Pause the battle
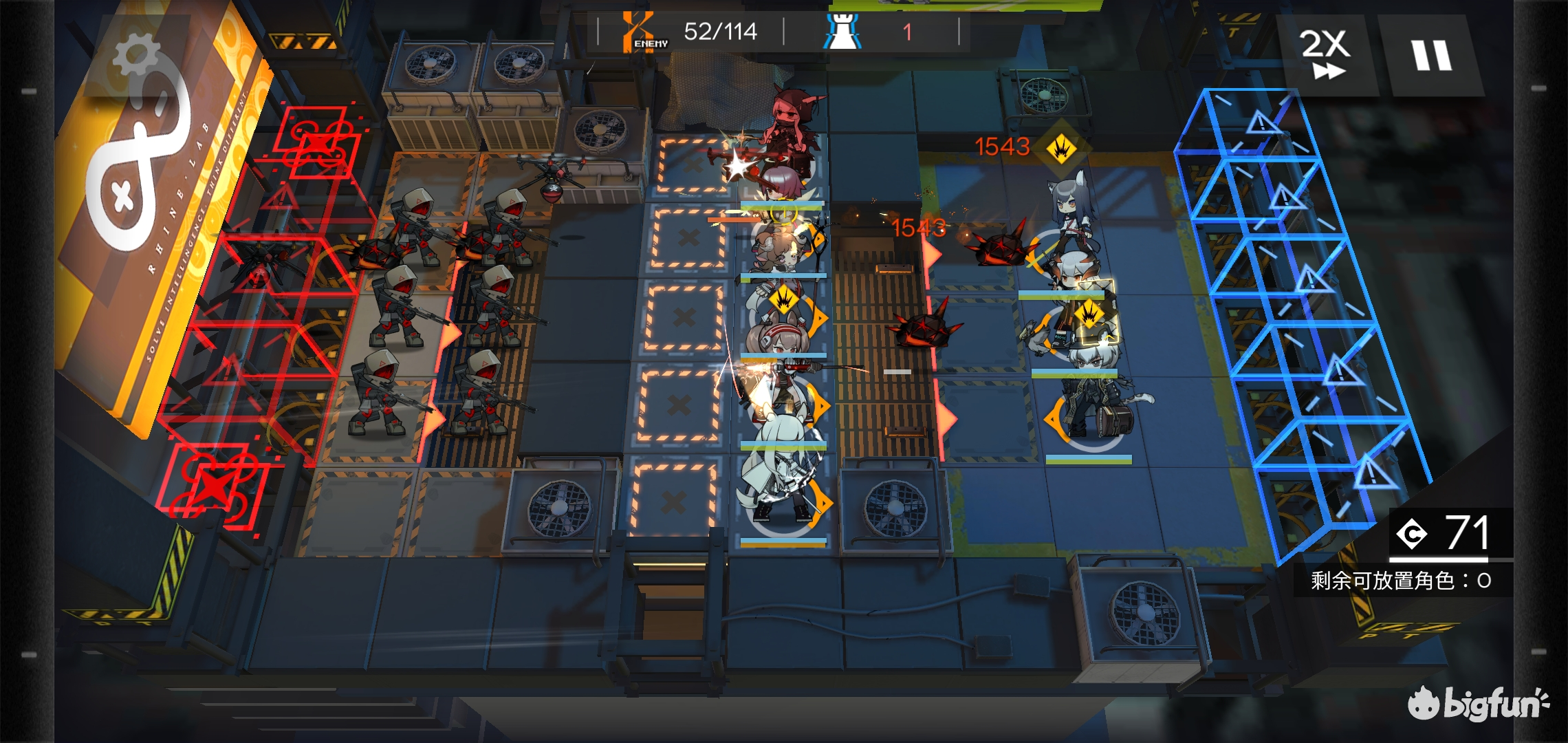The height and width of the screenshot is (743, 1568). click(x=1432, y=55)
